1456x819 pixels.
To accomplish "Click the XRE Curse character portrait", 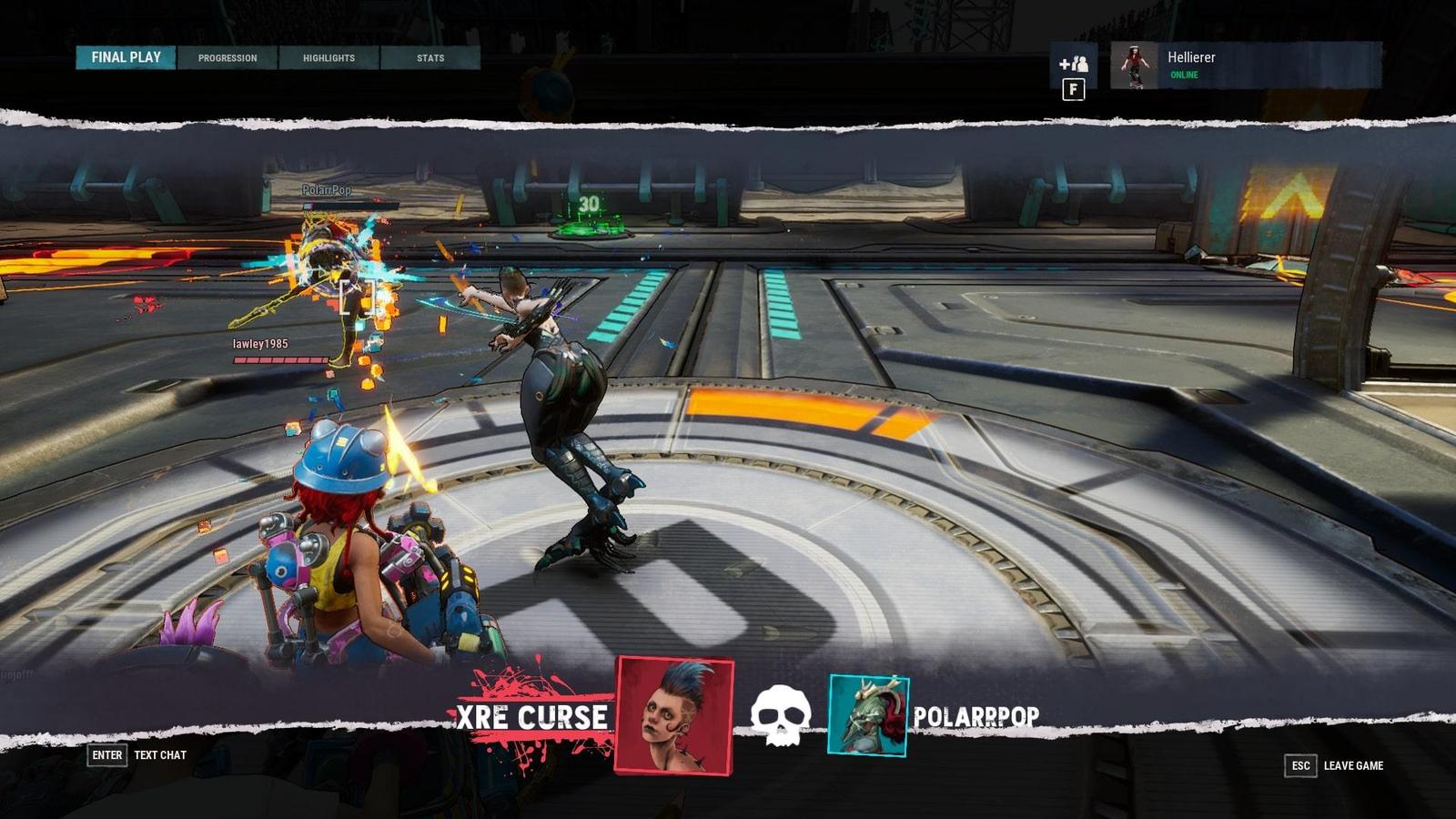I will [x=674, y=715].
